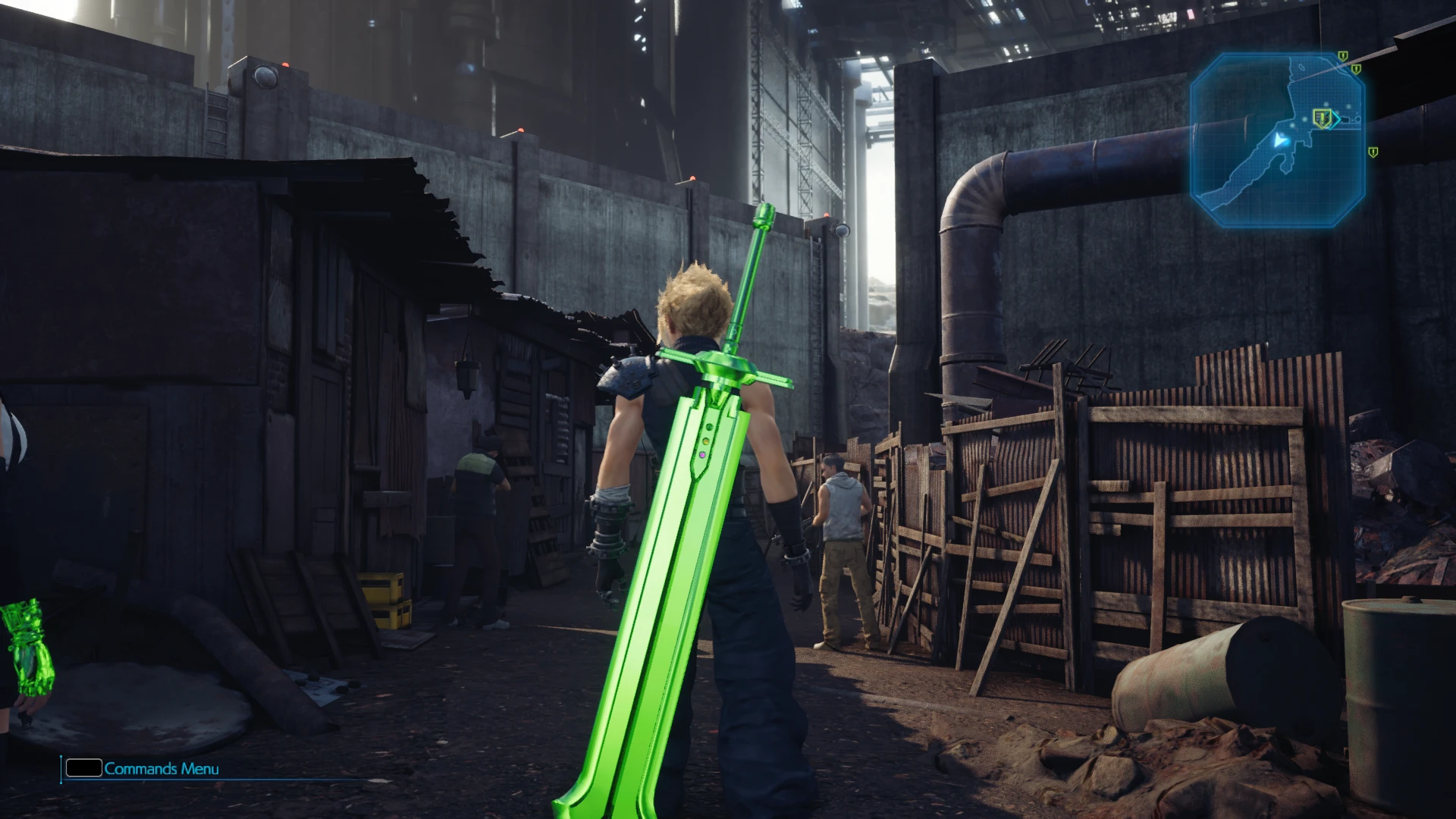Select the quest marker below the minimap's right edge

pos(1373,152)
